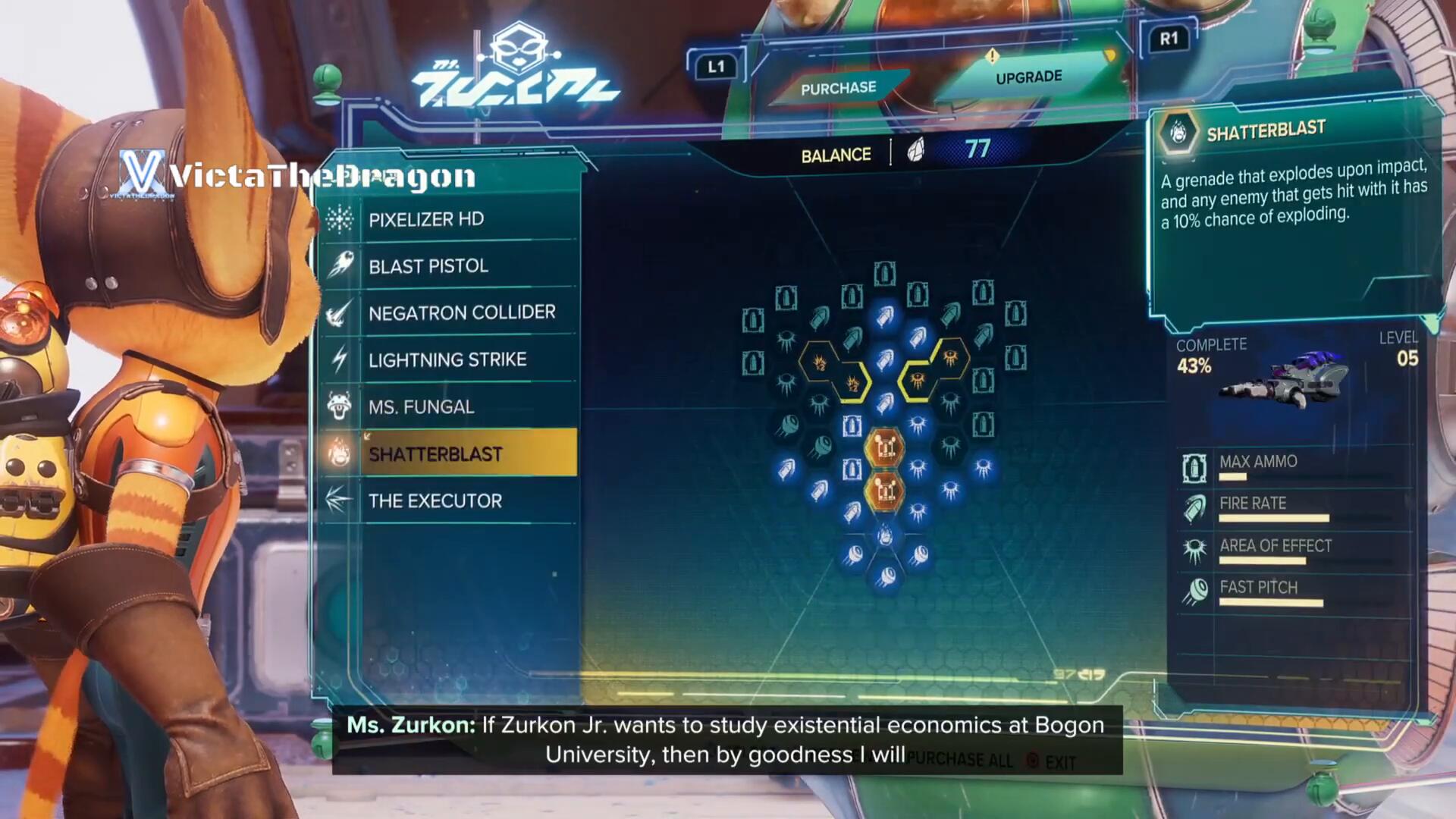Switch to the Purchase tab

click(838, 88)
